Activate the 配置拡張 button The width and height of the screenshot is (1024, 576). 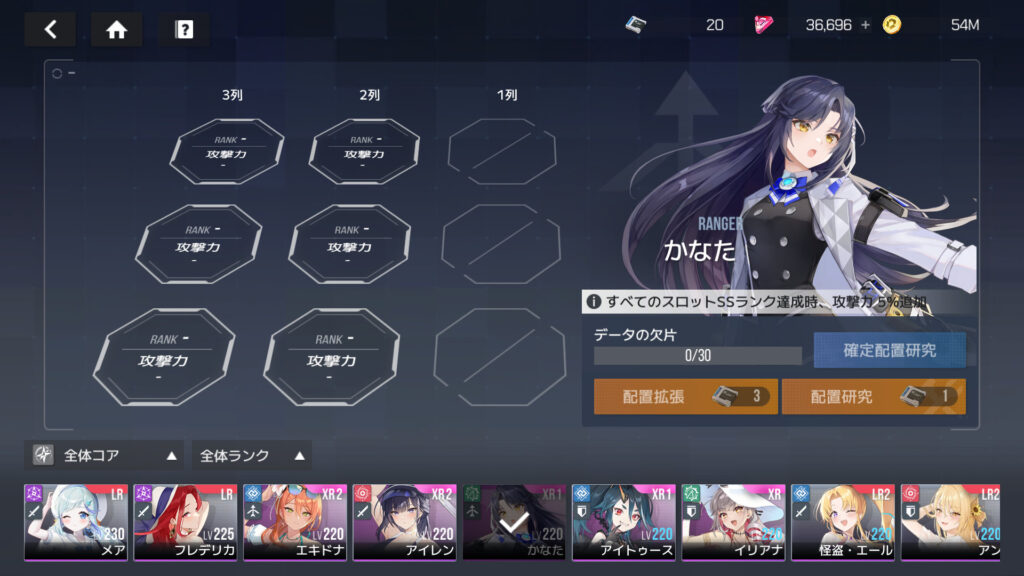tap(685, 396)
